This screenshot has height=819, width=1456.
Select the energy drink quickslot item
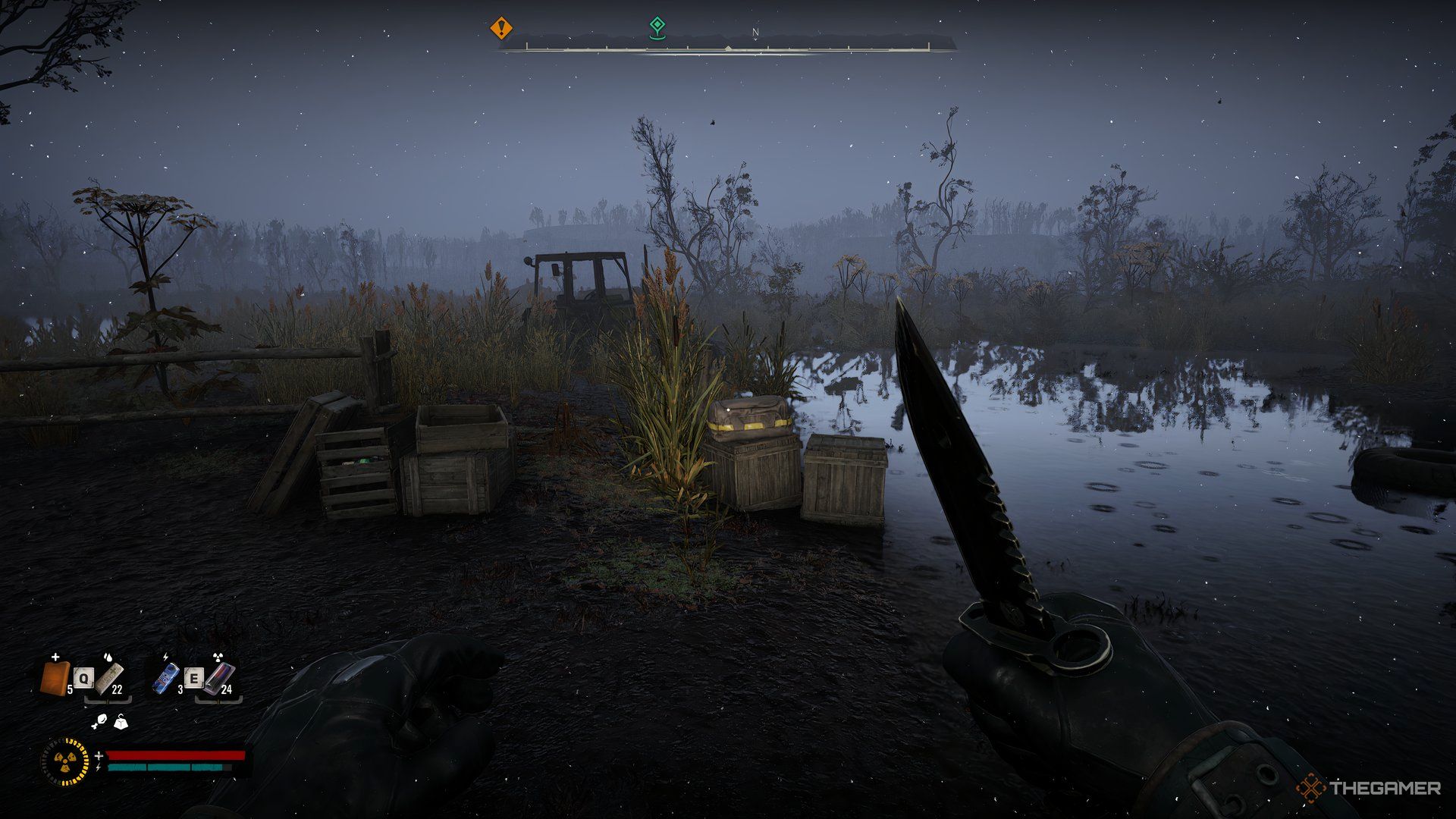click(166, 679)
